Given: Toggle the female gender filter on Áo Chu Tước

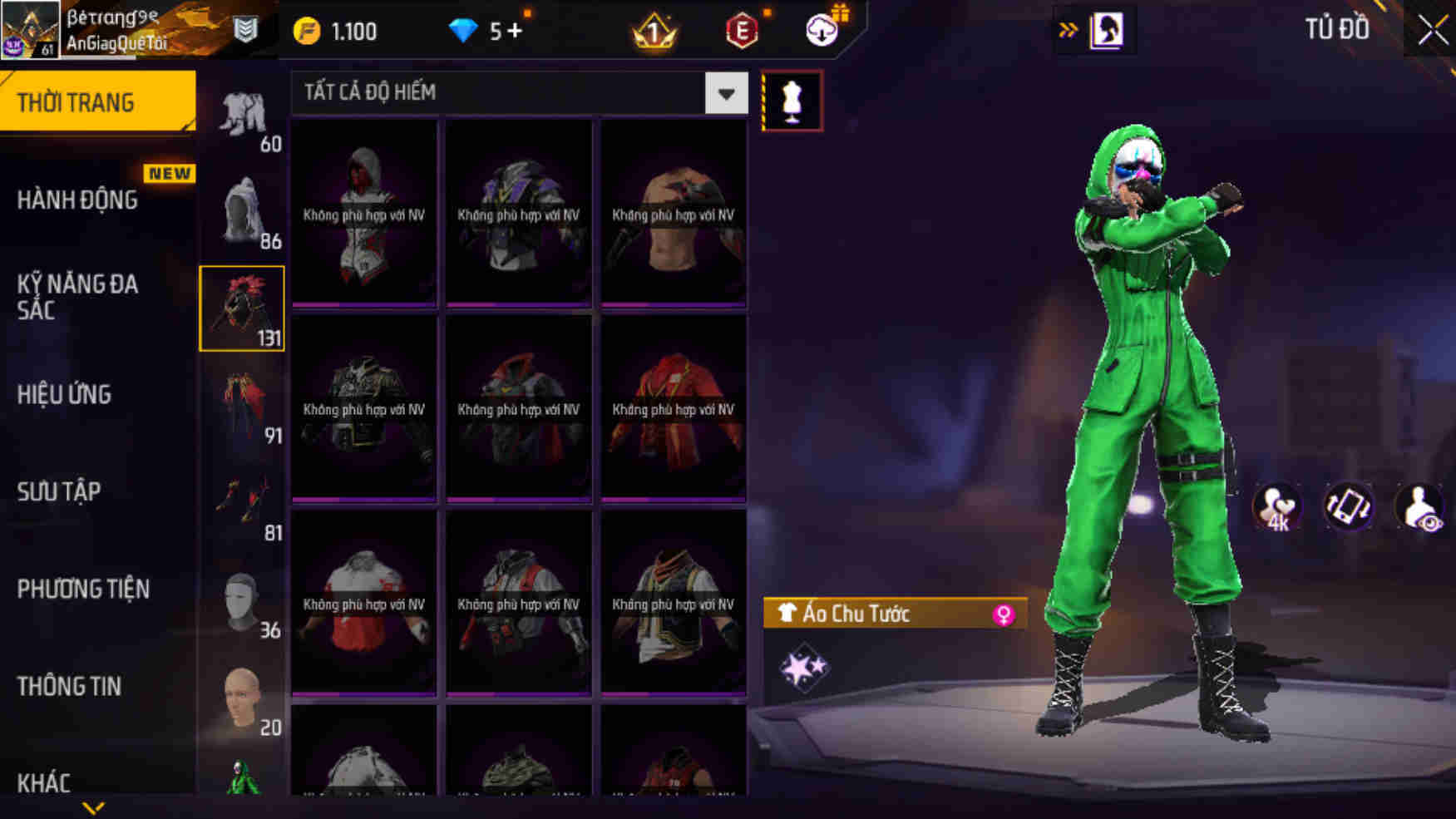Looking at the screenshot, I should click(x=1006, y=614).
